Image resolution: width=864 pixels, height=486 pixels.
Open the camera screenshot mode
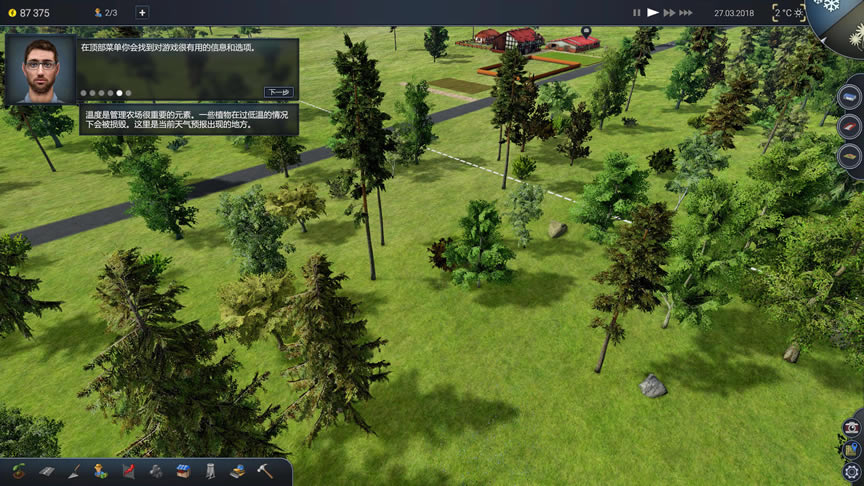(x=852, y=427)
